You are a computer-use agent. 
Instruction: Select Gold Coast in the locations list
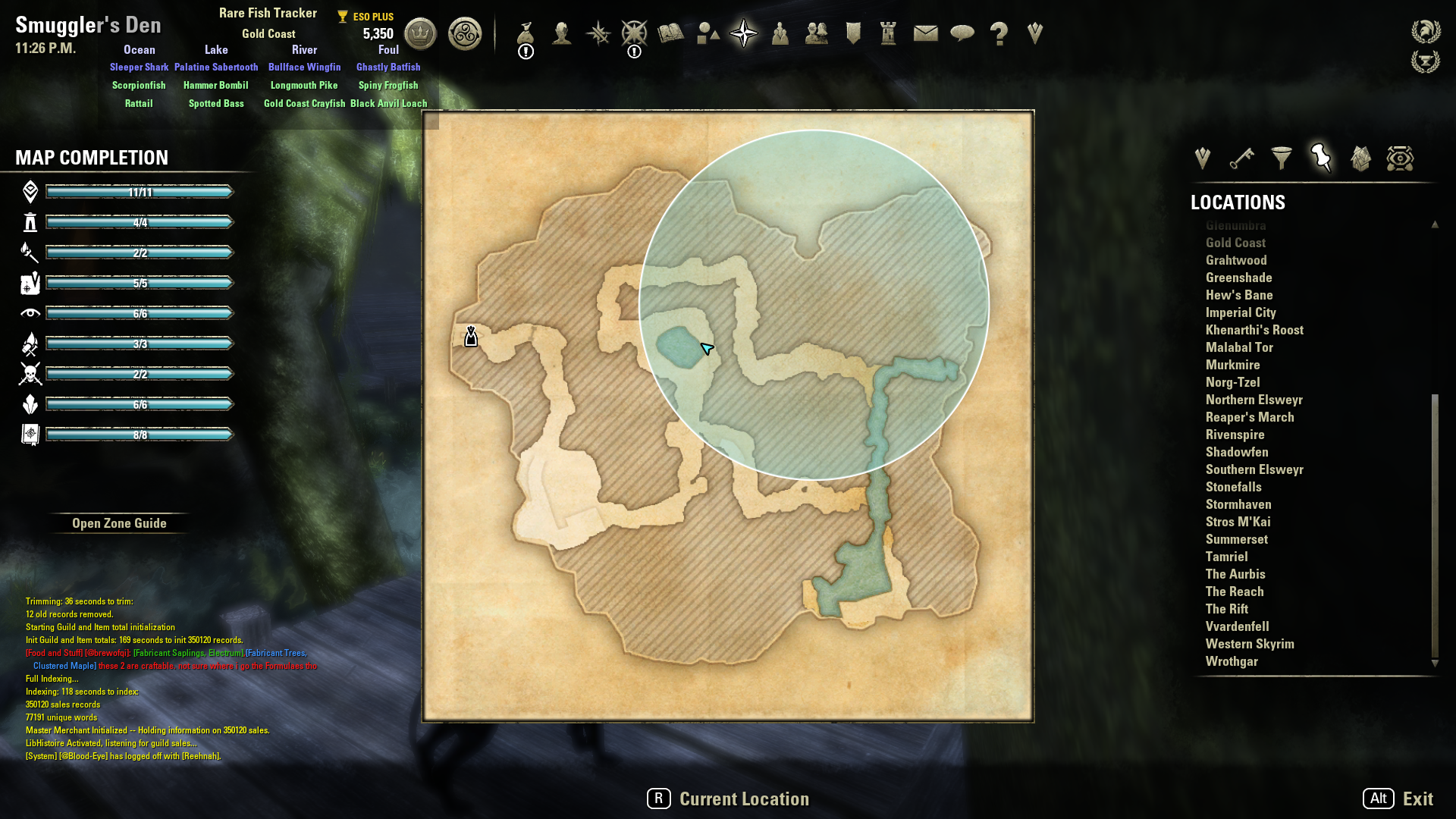click(x=1235, y=243)
